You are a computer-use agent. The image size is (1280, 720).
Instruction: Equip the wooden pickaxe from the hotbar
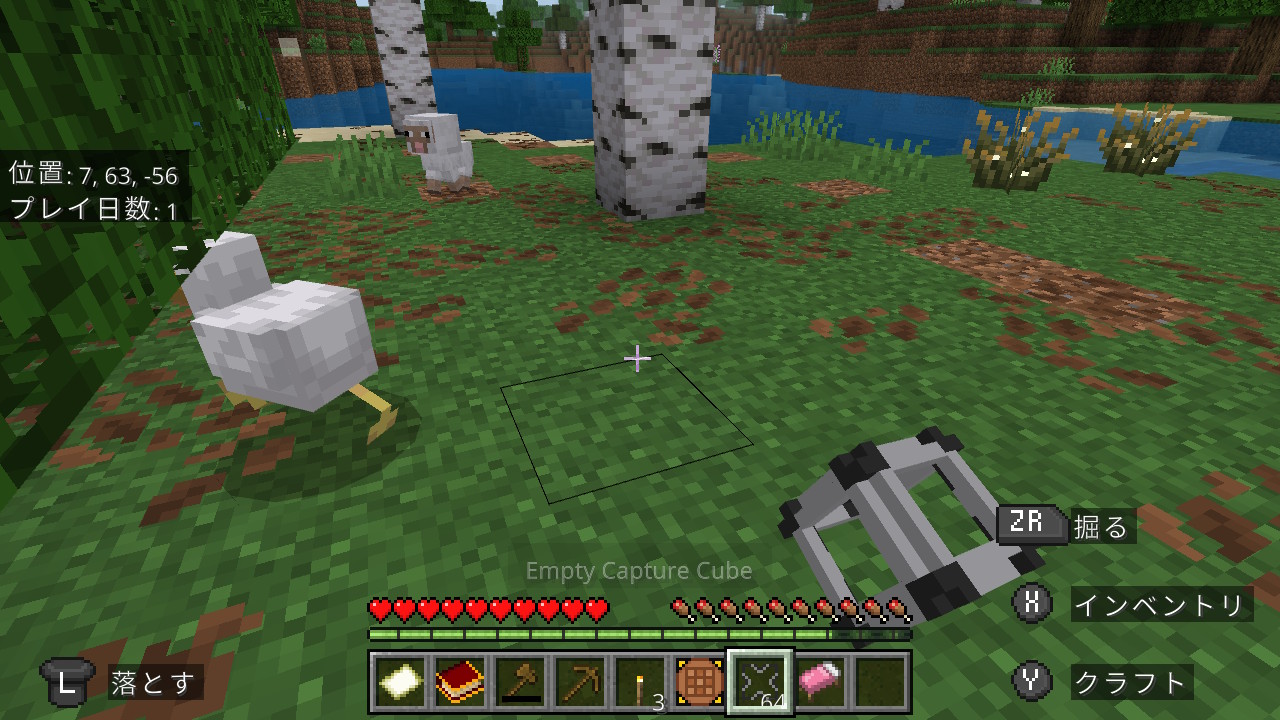coord(579,683)
